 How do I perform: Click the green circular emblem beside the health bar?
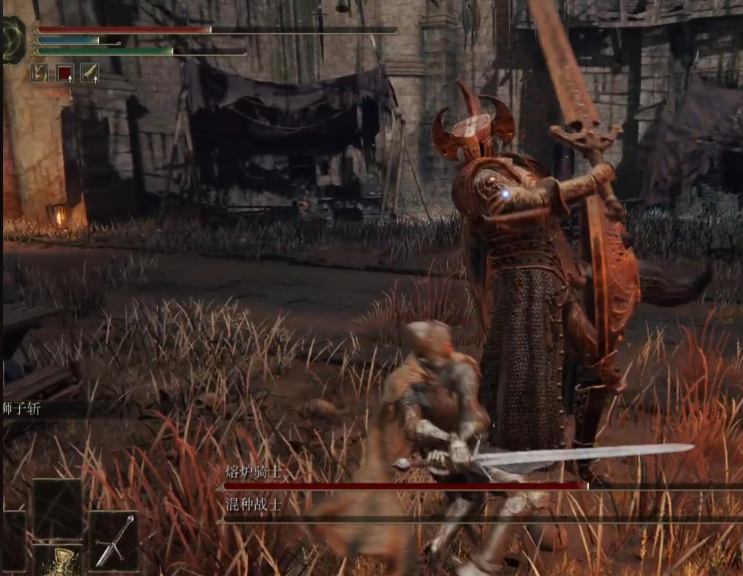click(13, 40)
